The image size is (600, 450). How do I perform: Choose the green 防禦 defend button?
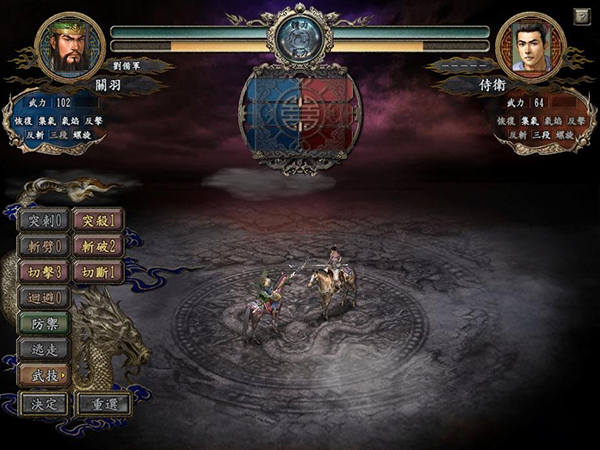click(44, 323)
